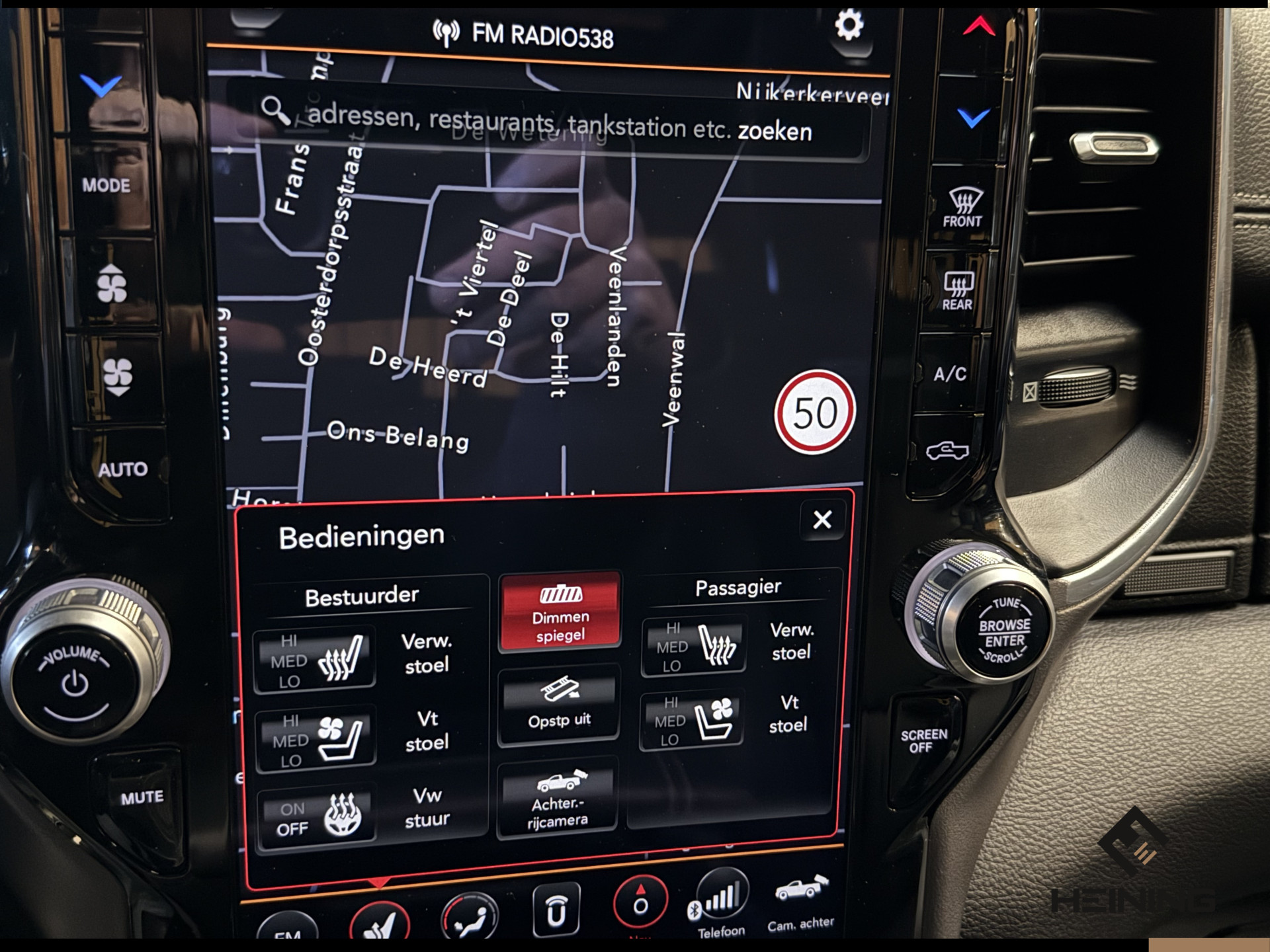Screen dimensions: 1270x952
Task: Open the Achter.-rijcamera view
Action: (x=558, y=799)
